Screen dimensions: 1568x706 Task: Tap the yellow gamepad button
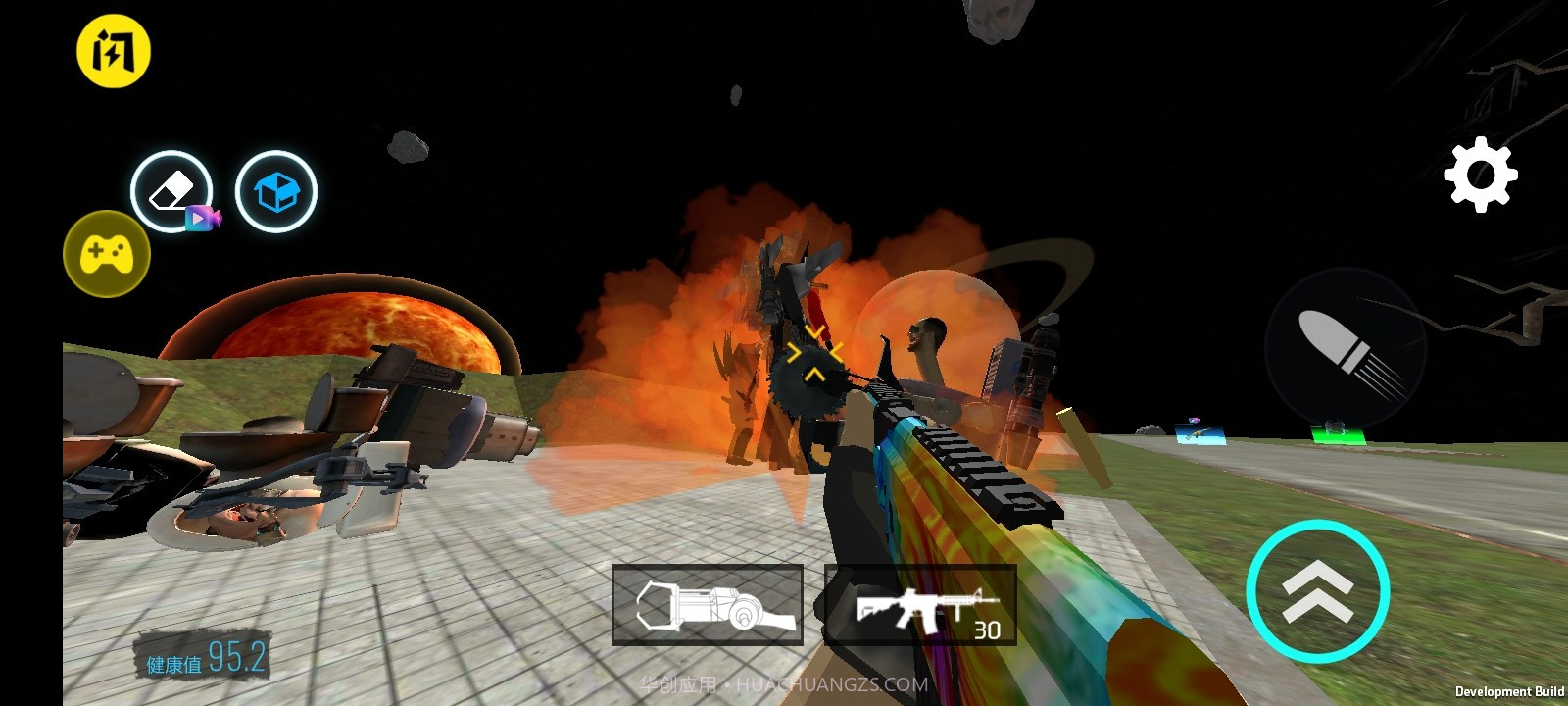point(107,253)
